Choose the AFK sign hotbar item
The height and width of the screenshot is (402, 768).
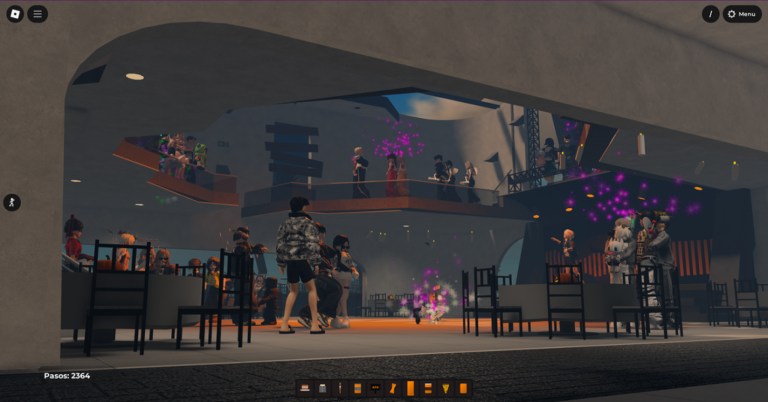pyautogui.click(x=375, y=388)
